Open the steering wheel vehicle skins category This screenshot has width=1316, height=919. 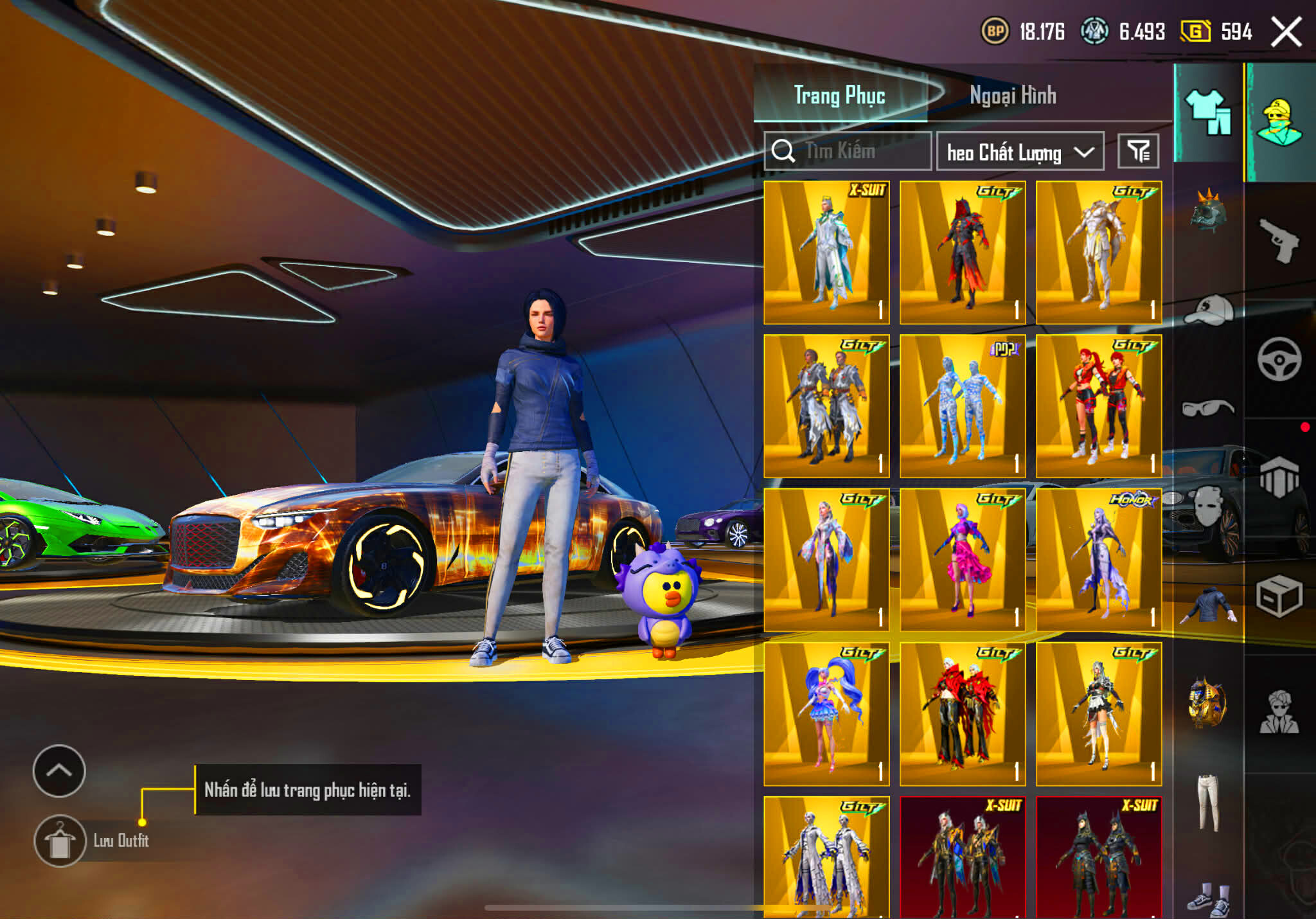[x=1279, y=356]
